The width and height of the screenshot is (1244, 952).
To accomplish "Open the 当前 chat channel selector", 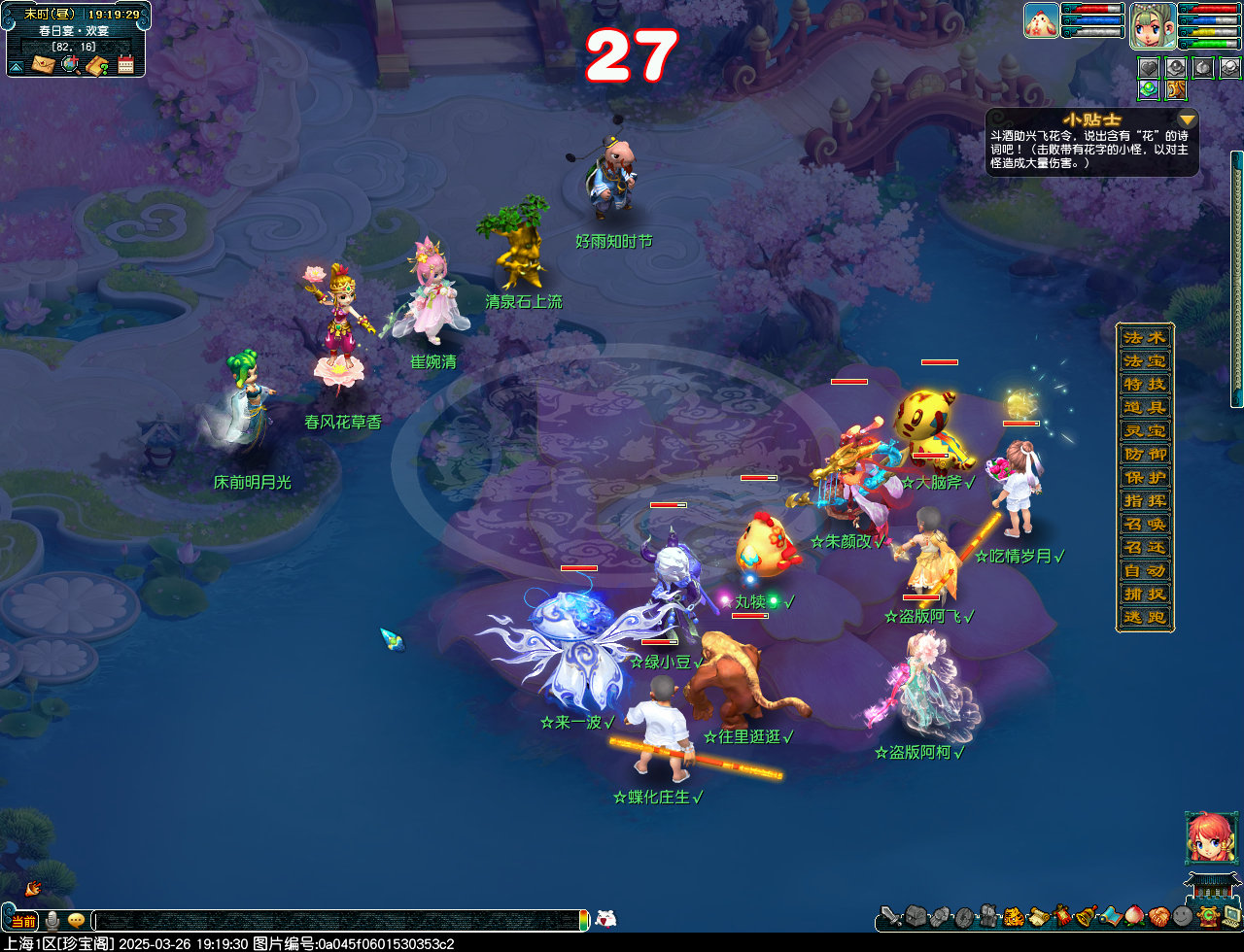I will 22,920.
